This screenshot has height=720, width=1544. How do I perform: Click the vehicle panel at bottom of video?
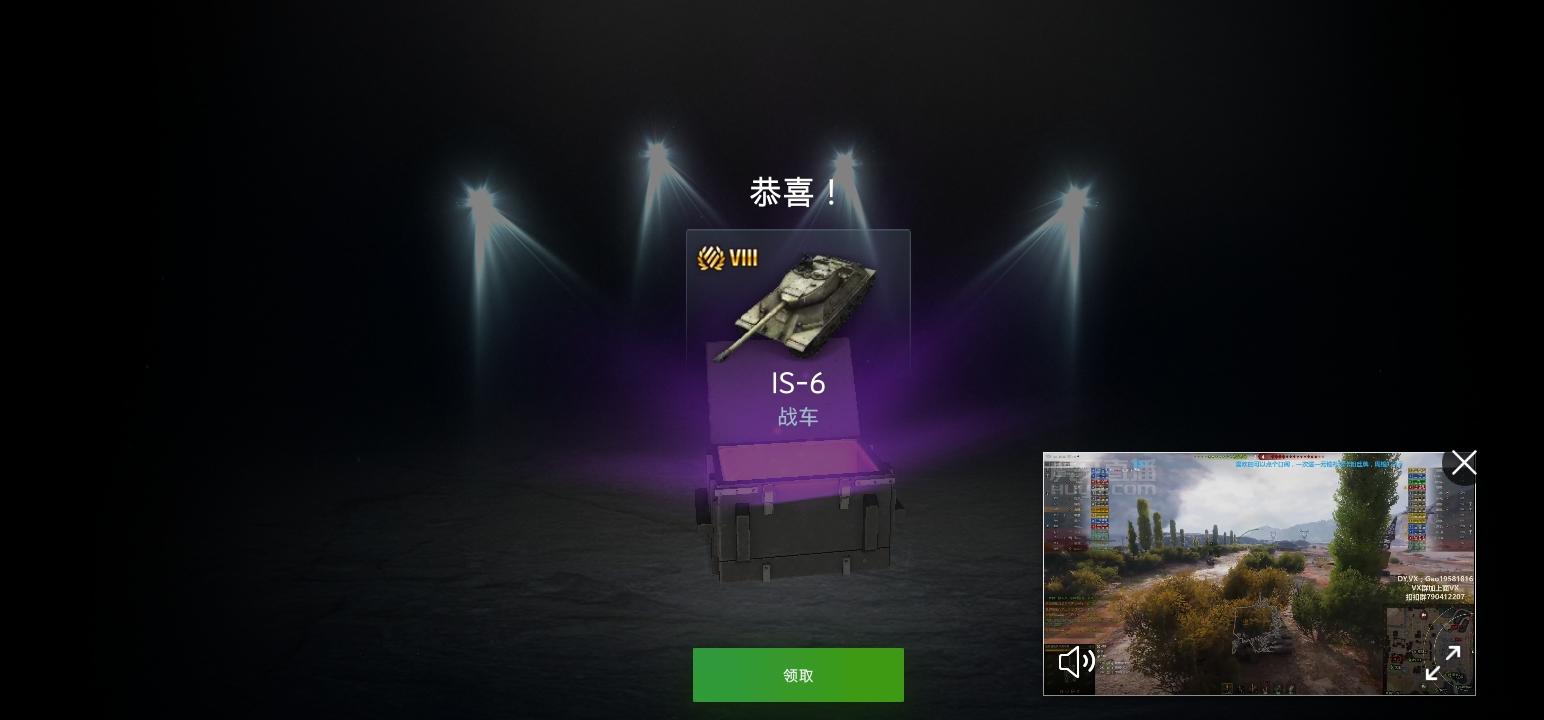1255,687
